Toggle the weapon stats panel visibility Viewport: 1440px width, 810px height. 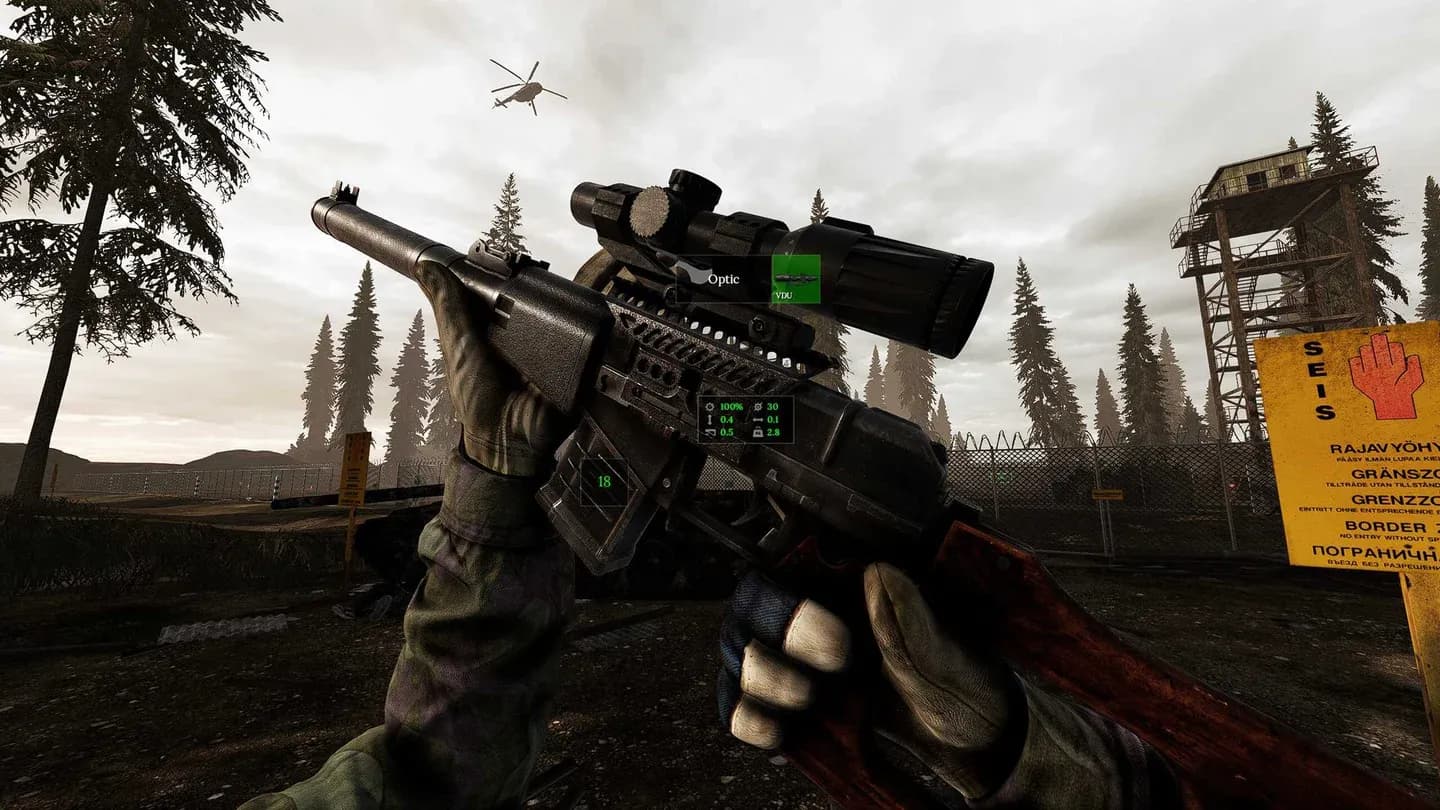pyautogui.click(x=745, y=417)
